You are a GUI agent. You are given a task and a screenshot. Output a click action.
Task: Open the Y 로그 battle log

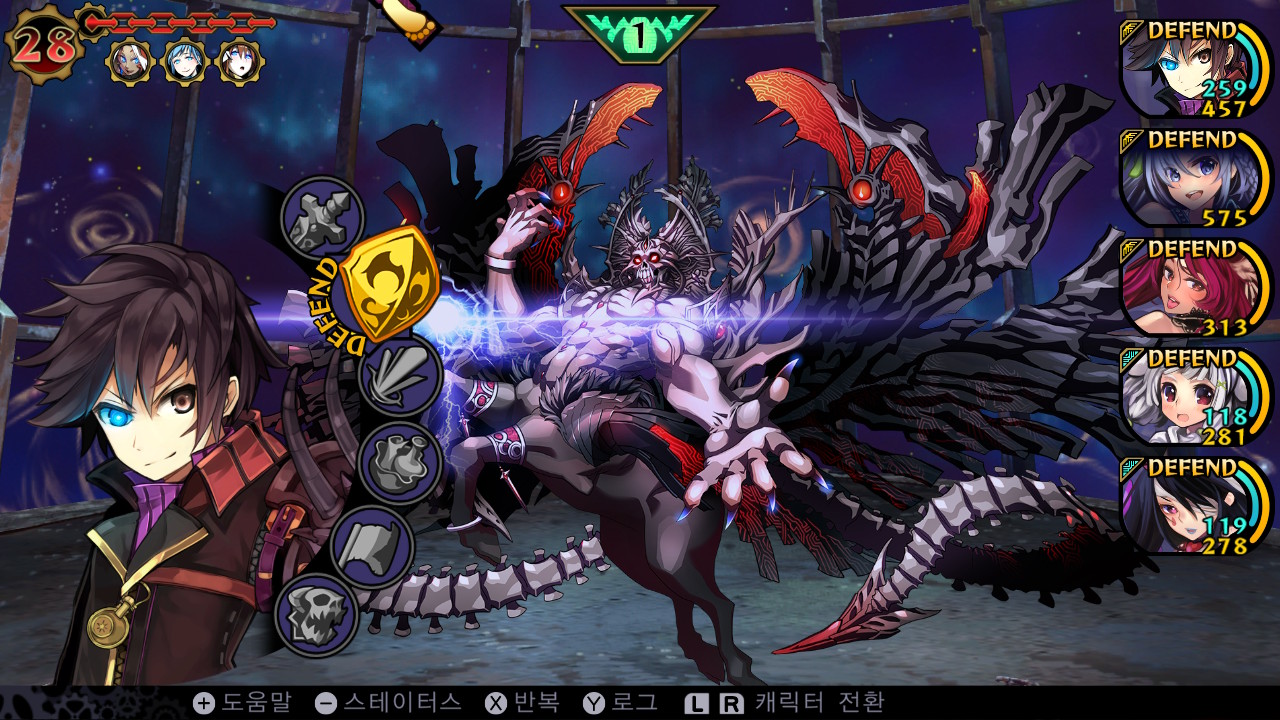click(620, 705)
